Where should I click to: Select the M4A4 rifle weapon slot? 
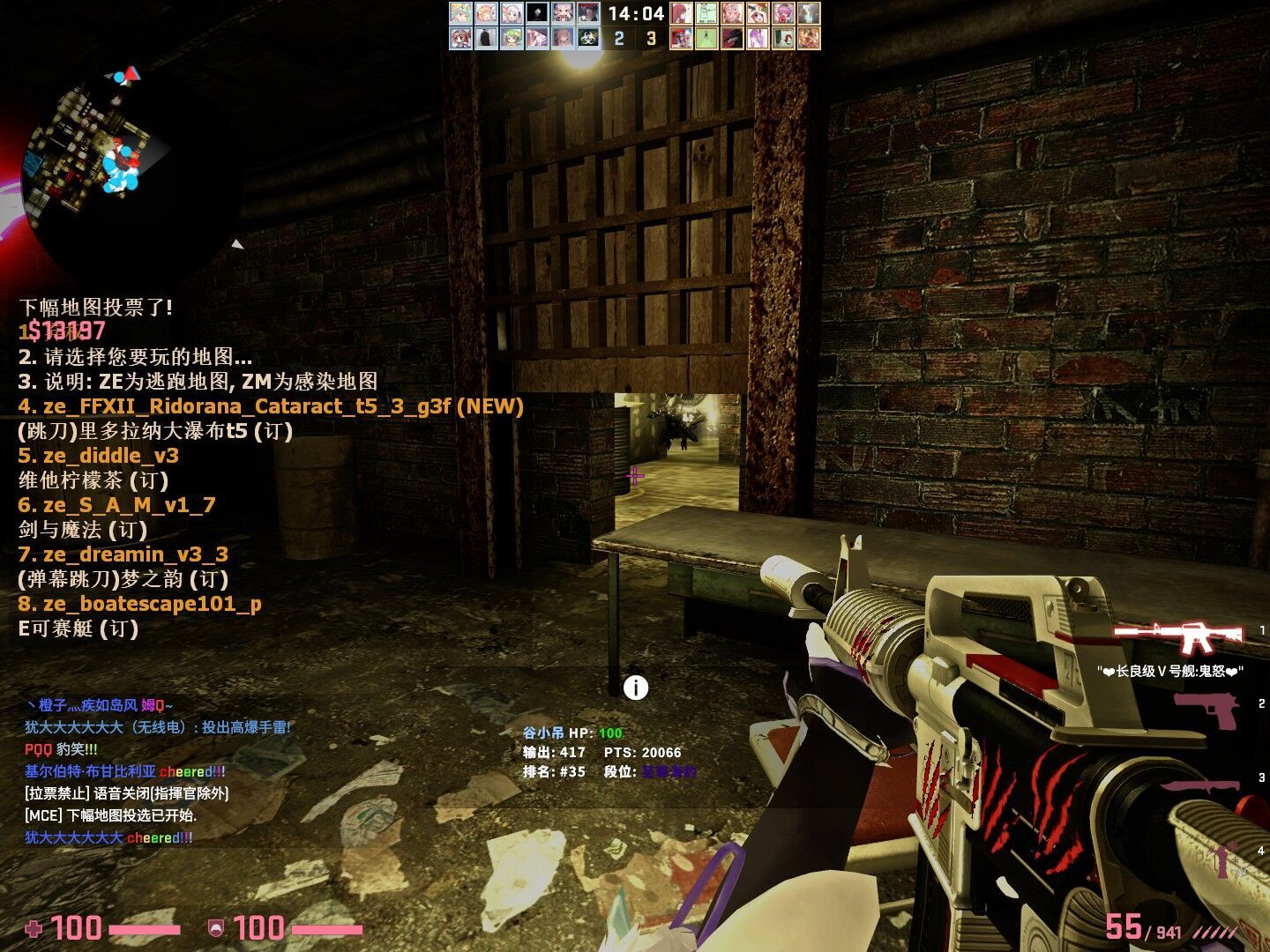[1178, 635]
